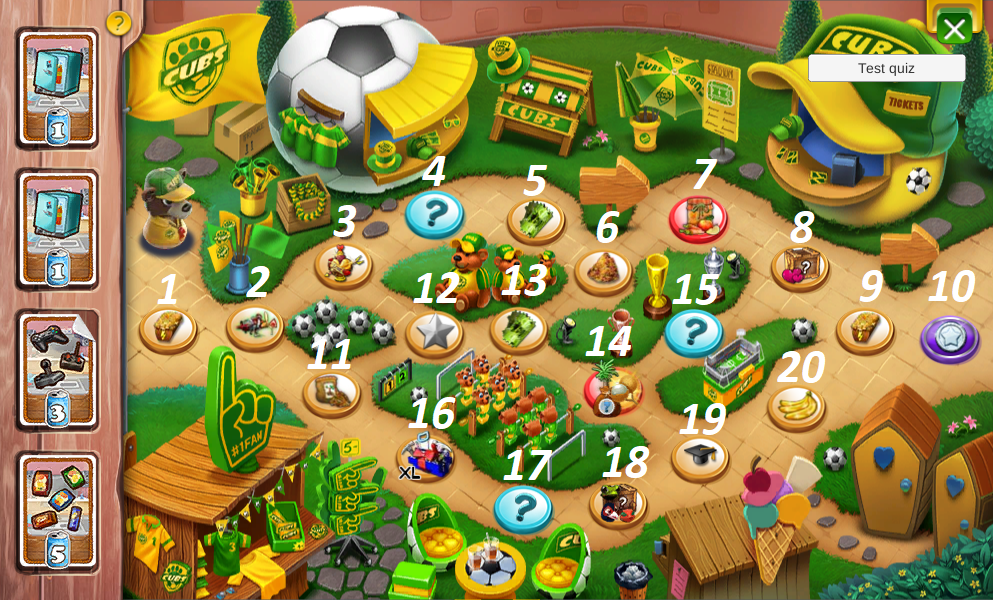Select the pineapple coconut node 14
The width and height of the screenshot is (993, 600).
point(613,390)
